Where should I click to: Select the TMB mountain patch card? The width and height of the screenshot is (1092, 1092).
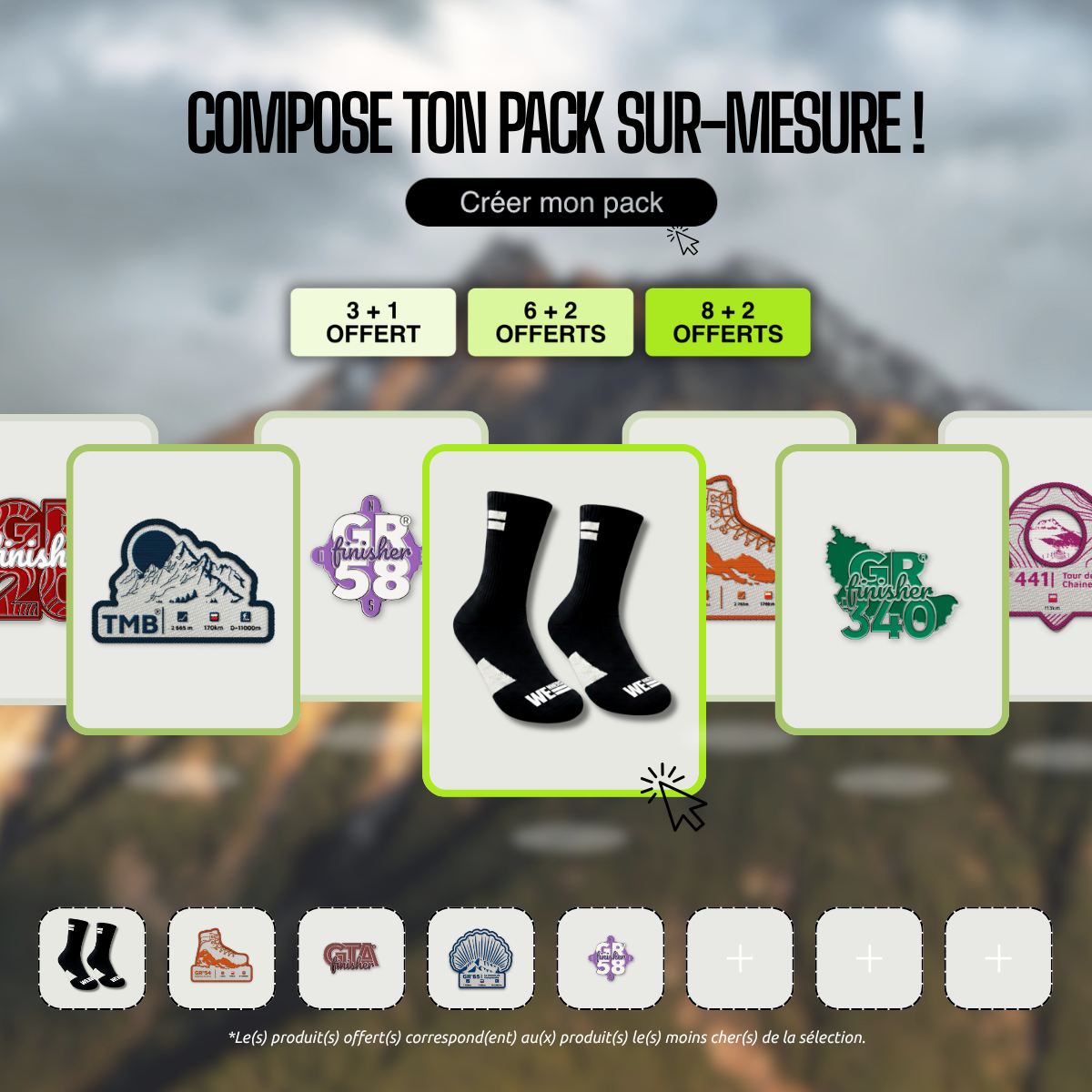tap(183, 589)
